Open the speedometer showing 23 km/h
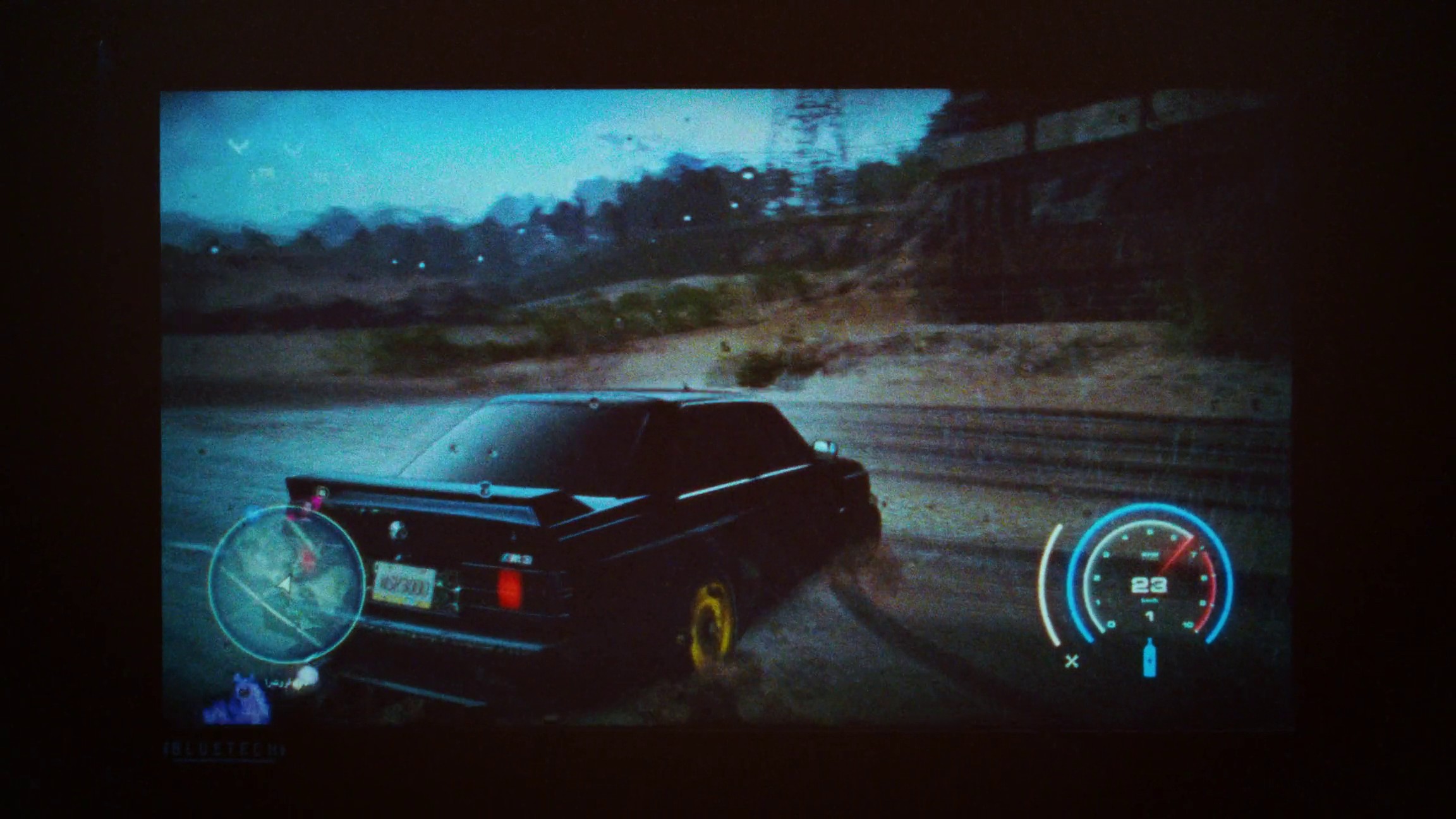 (x=1149, y=585)
